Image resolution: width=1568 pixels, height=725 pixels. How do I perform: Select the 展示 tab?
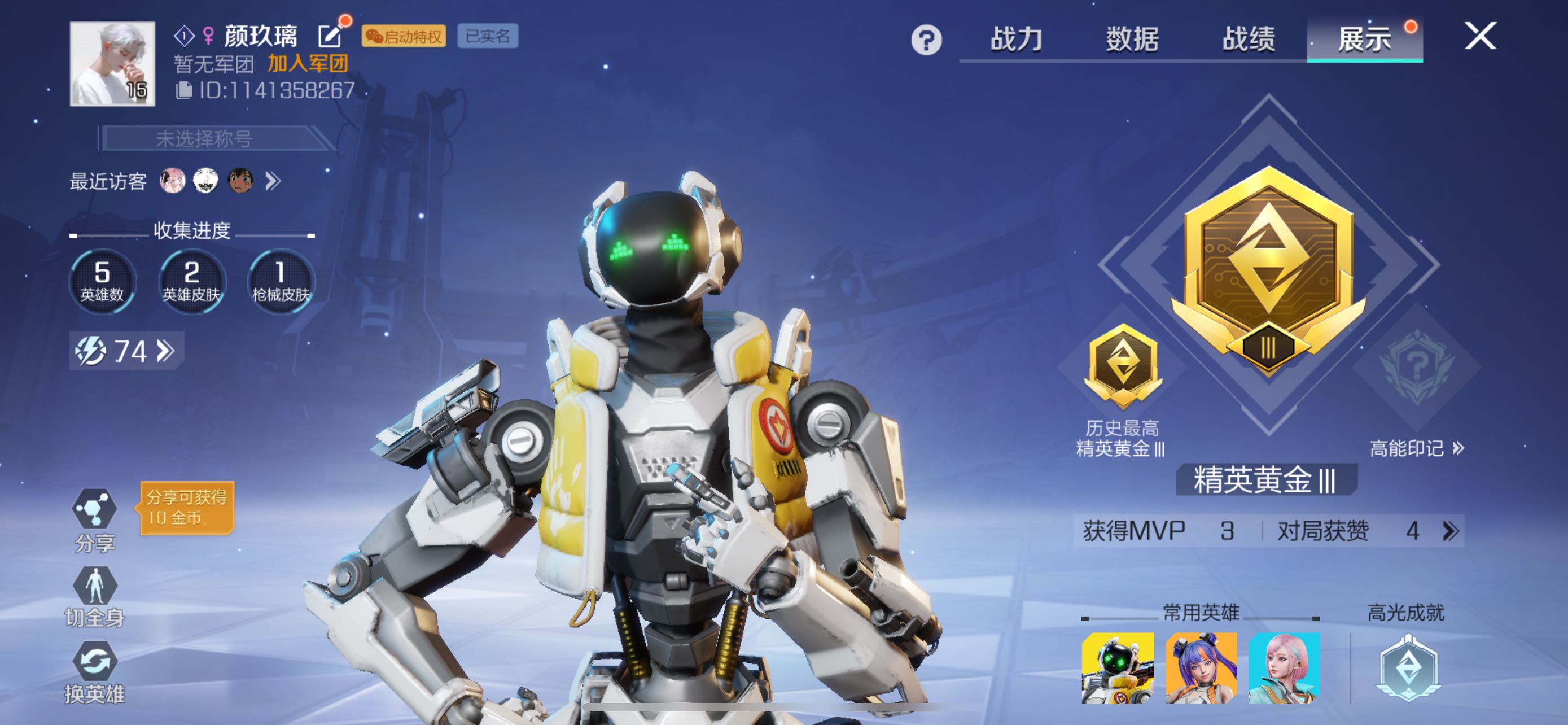click(1364, 40)
